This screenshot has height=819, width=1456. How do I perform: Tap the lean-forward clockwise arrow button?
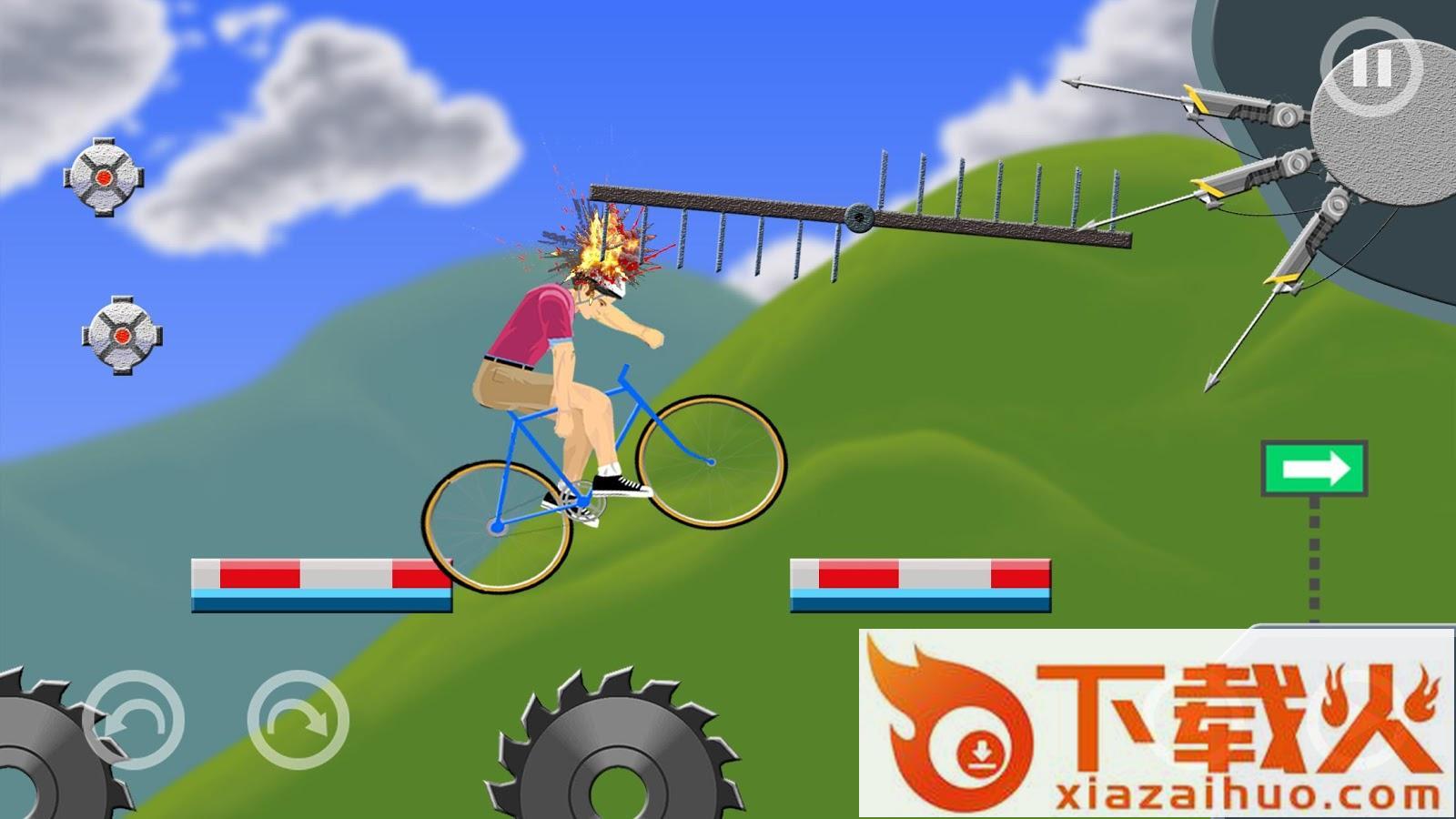click(298, 720)
